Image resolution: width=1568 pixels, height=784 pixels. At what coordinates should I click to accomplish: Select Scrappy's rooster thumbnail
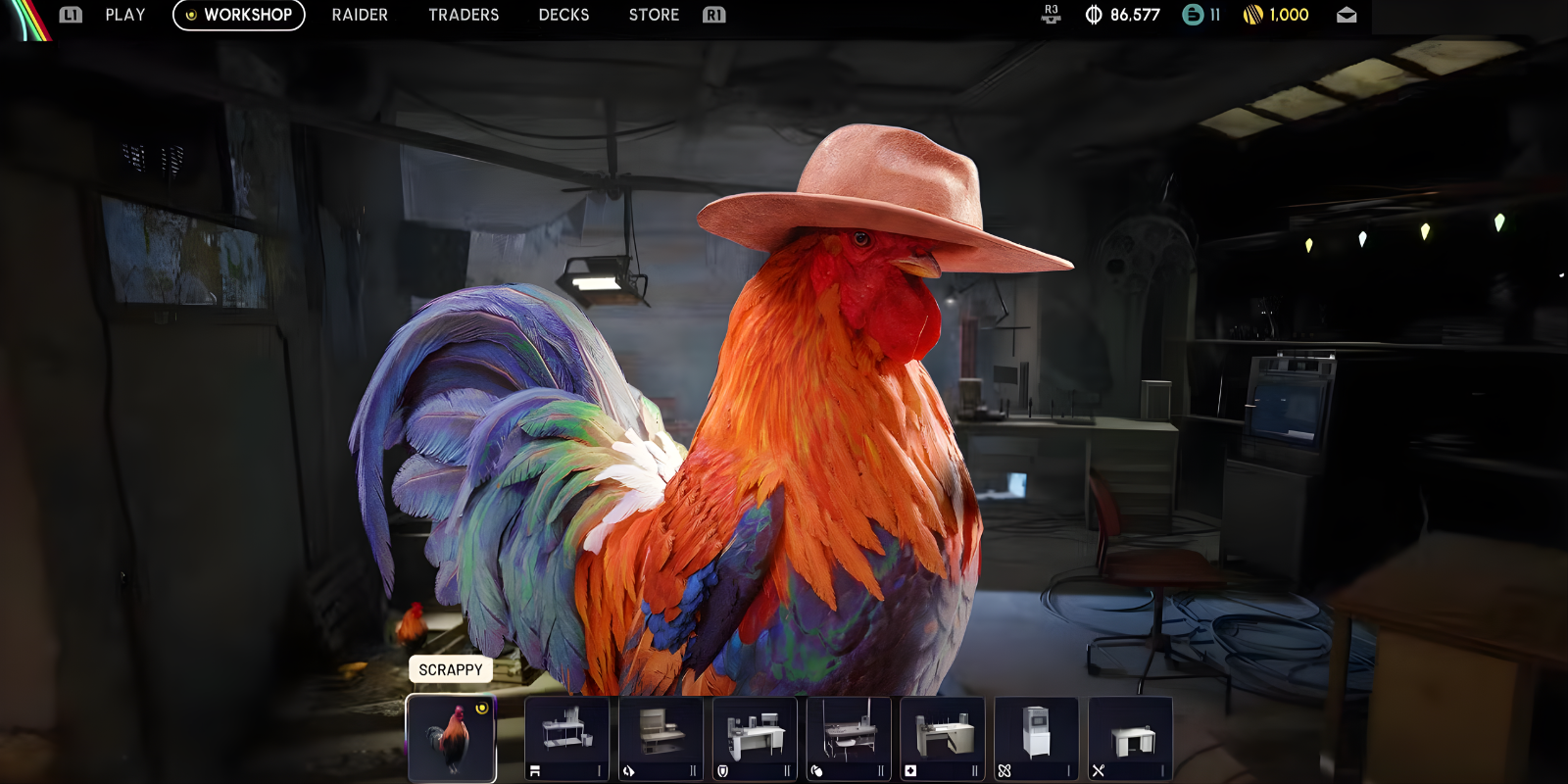coord(452,739)
